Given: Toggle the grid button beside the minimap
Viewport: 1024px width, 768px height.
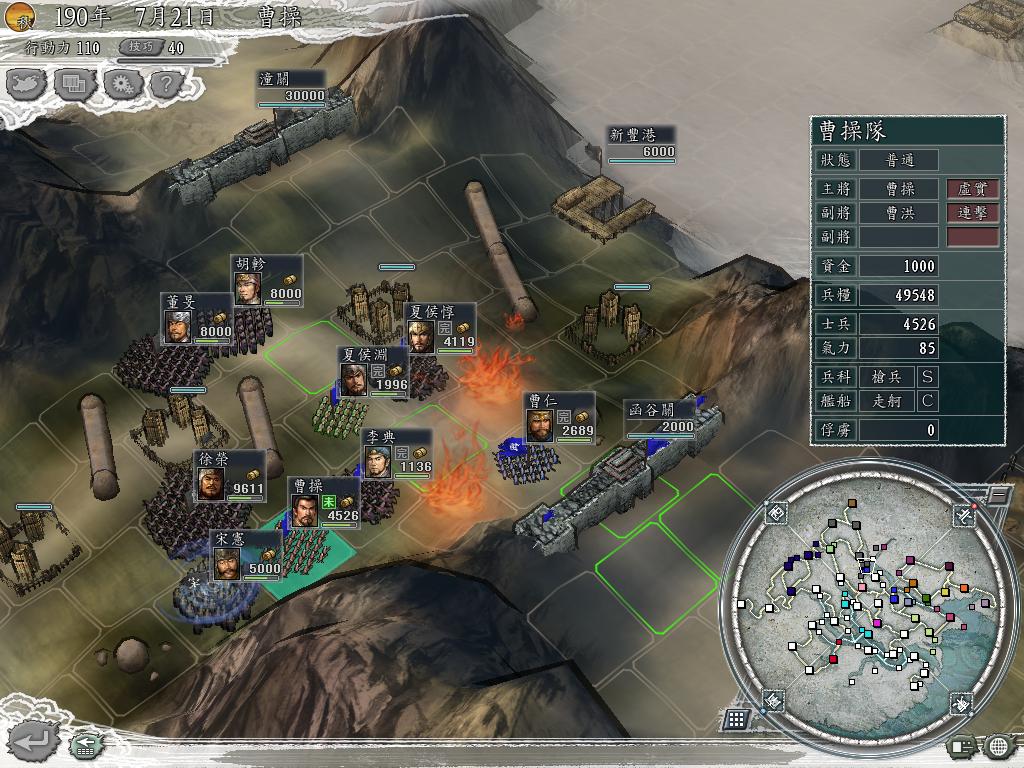Looking at the screenshot, I should [737, 718].
